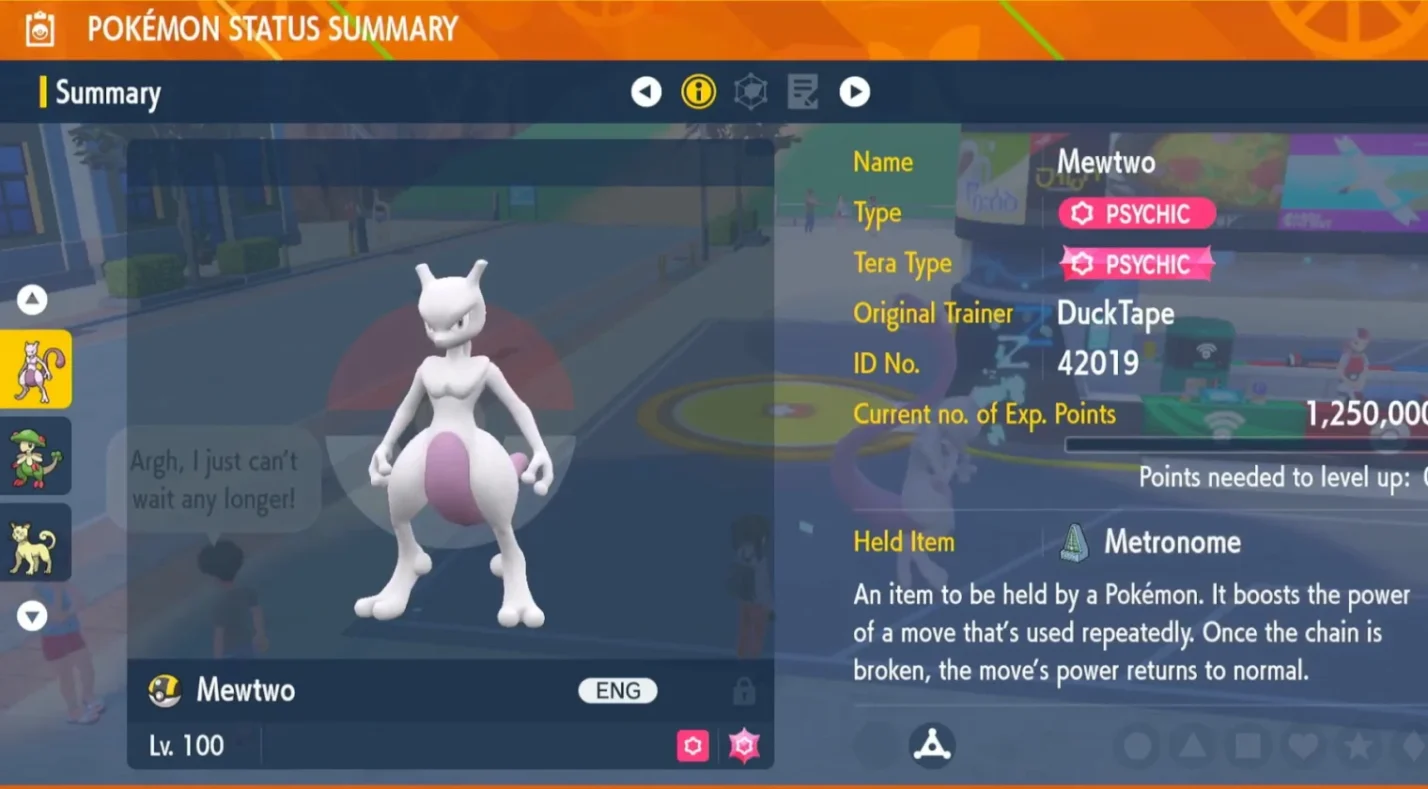Click the triangular origin mark icon
The image size is (1428, 789).
coord(932,746)
